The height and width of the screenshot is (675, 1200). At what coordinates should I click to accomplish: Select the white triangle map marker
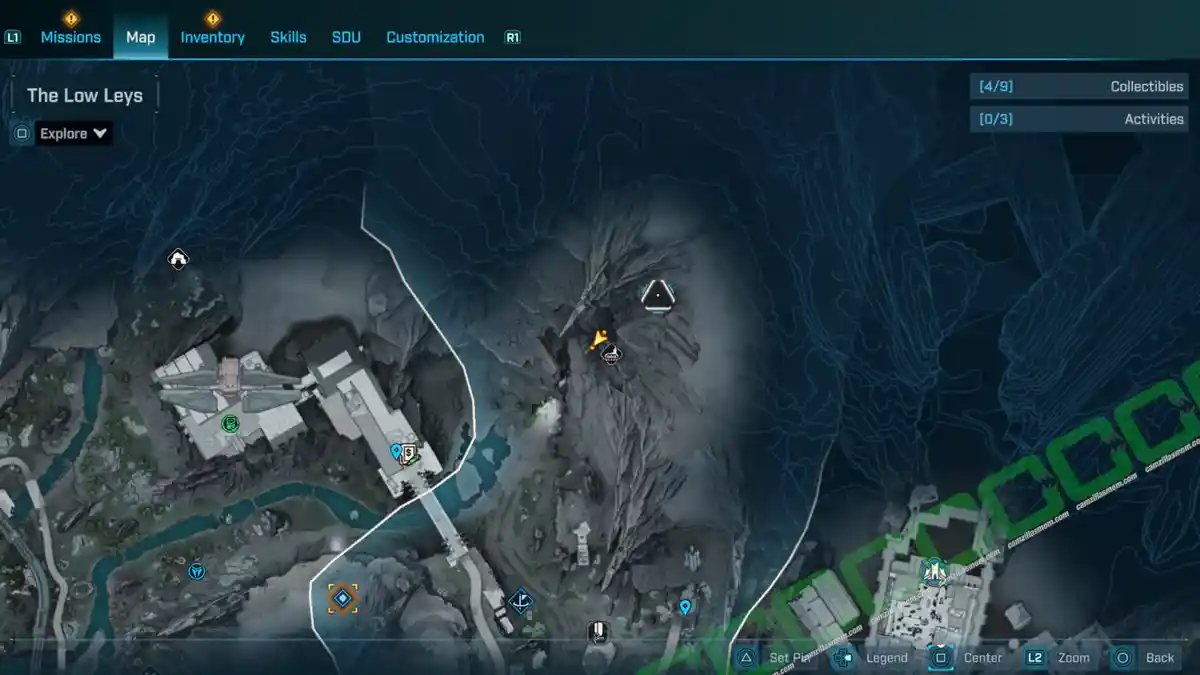coord(657,295)
